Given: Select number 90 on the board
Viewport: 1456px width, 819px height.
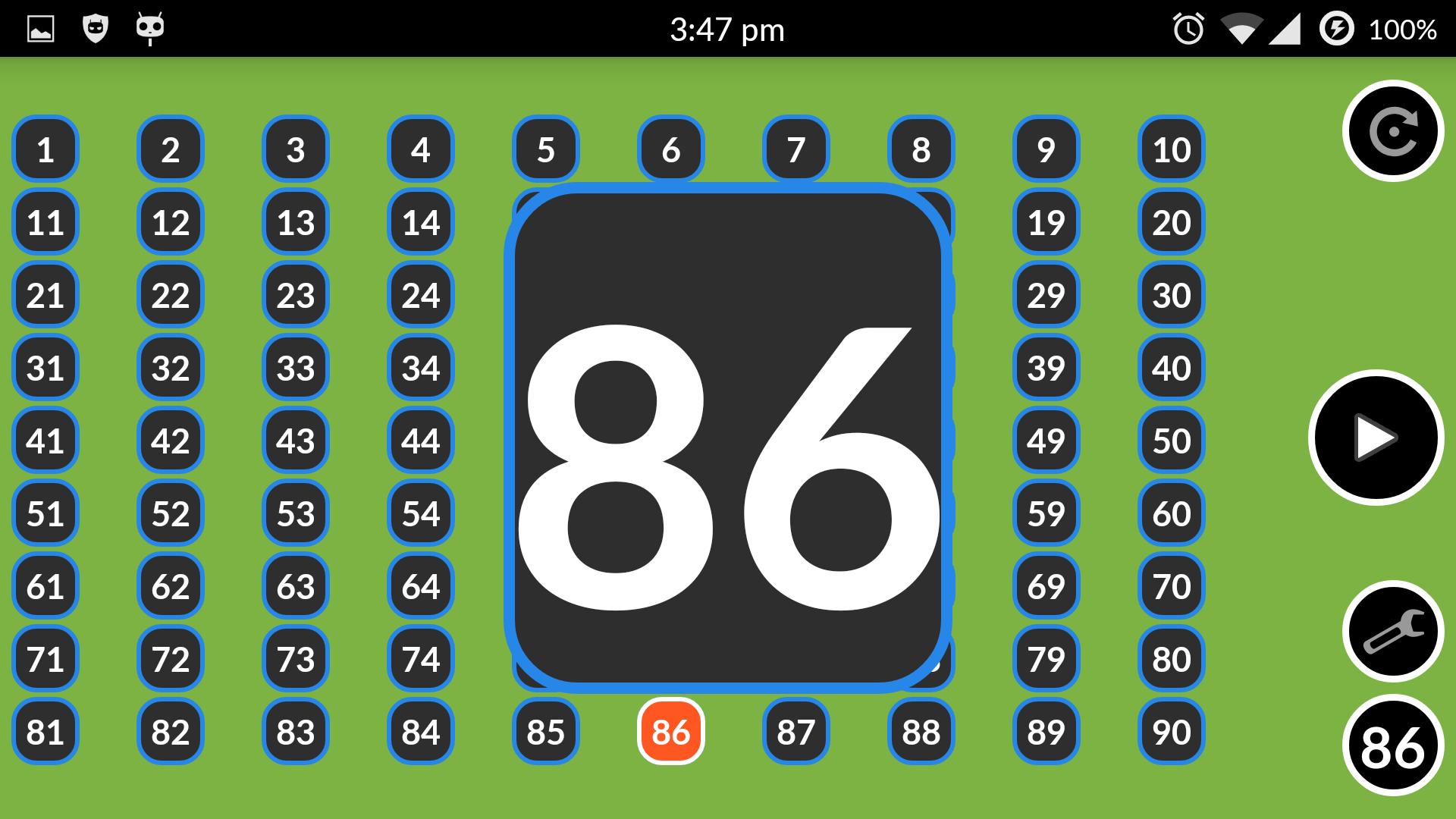Looking at the screenshot, I should point(1172,732).
